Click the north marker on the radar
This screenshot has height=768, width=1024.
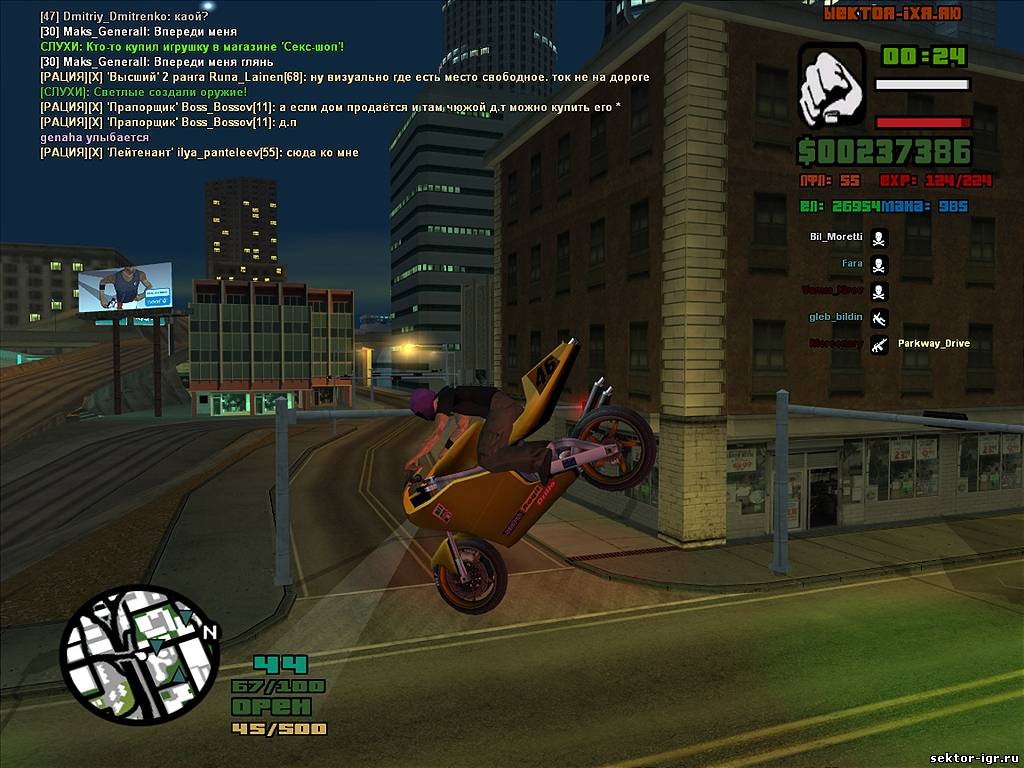pyautogui.click(x=209, y=632)
